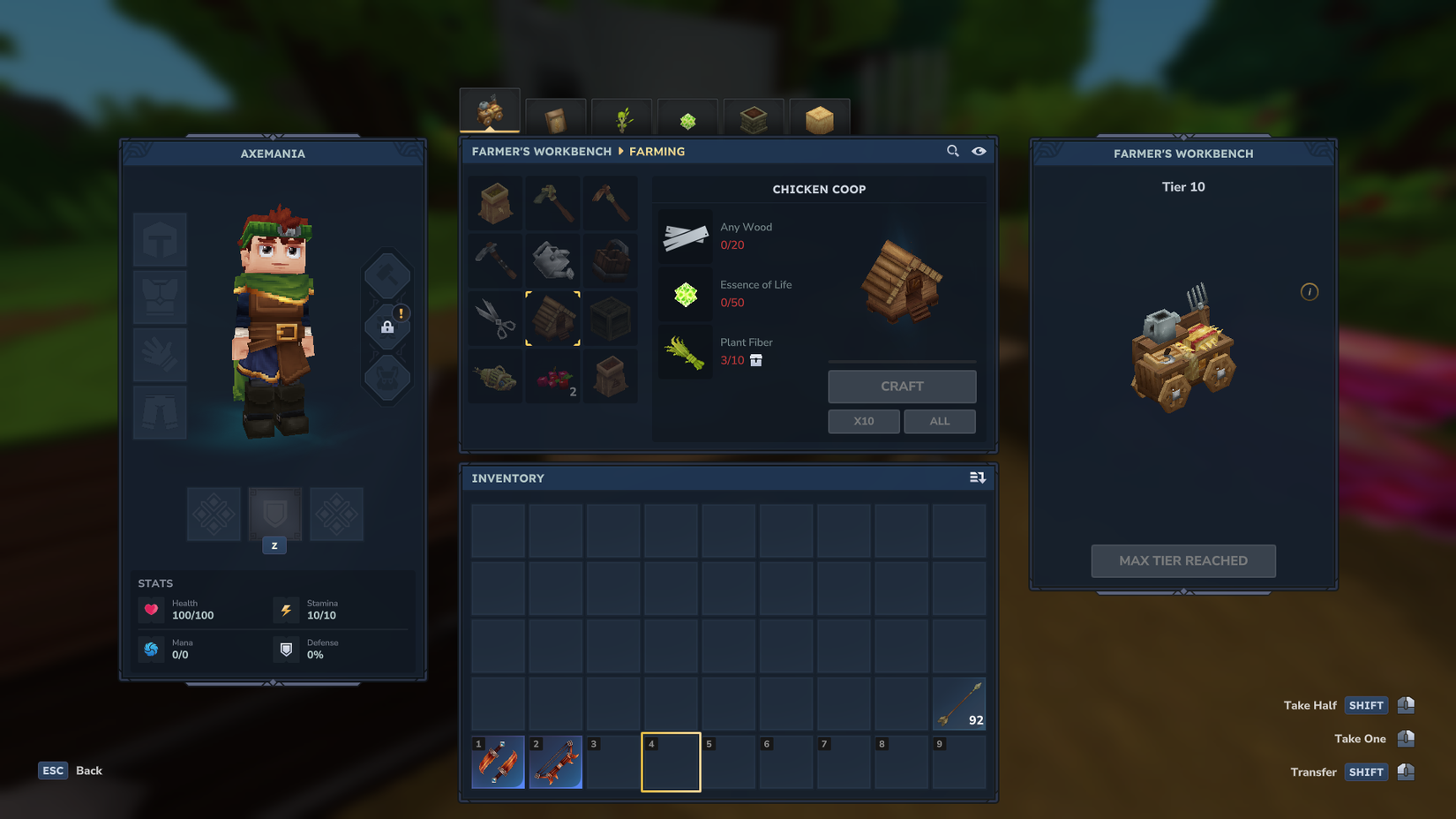The image size is (1456, 819).
Task: Click the ALL craft quantity button
Action: coord(939,421)
